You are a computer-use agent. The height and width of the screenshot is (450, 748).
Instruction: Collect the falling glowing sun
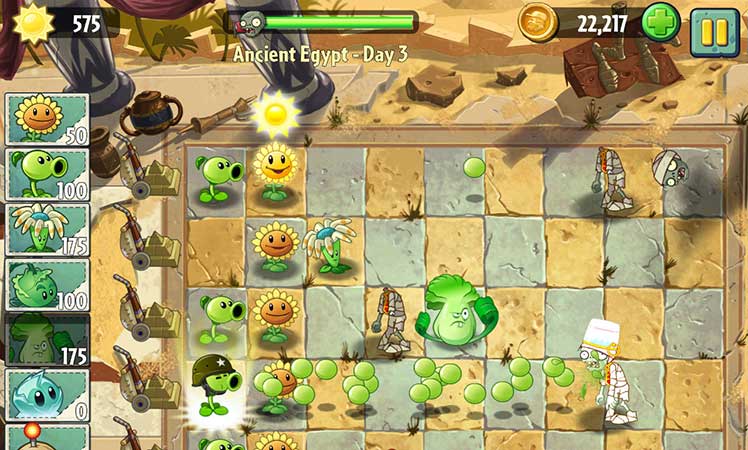[x=274, y=114]
